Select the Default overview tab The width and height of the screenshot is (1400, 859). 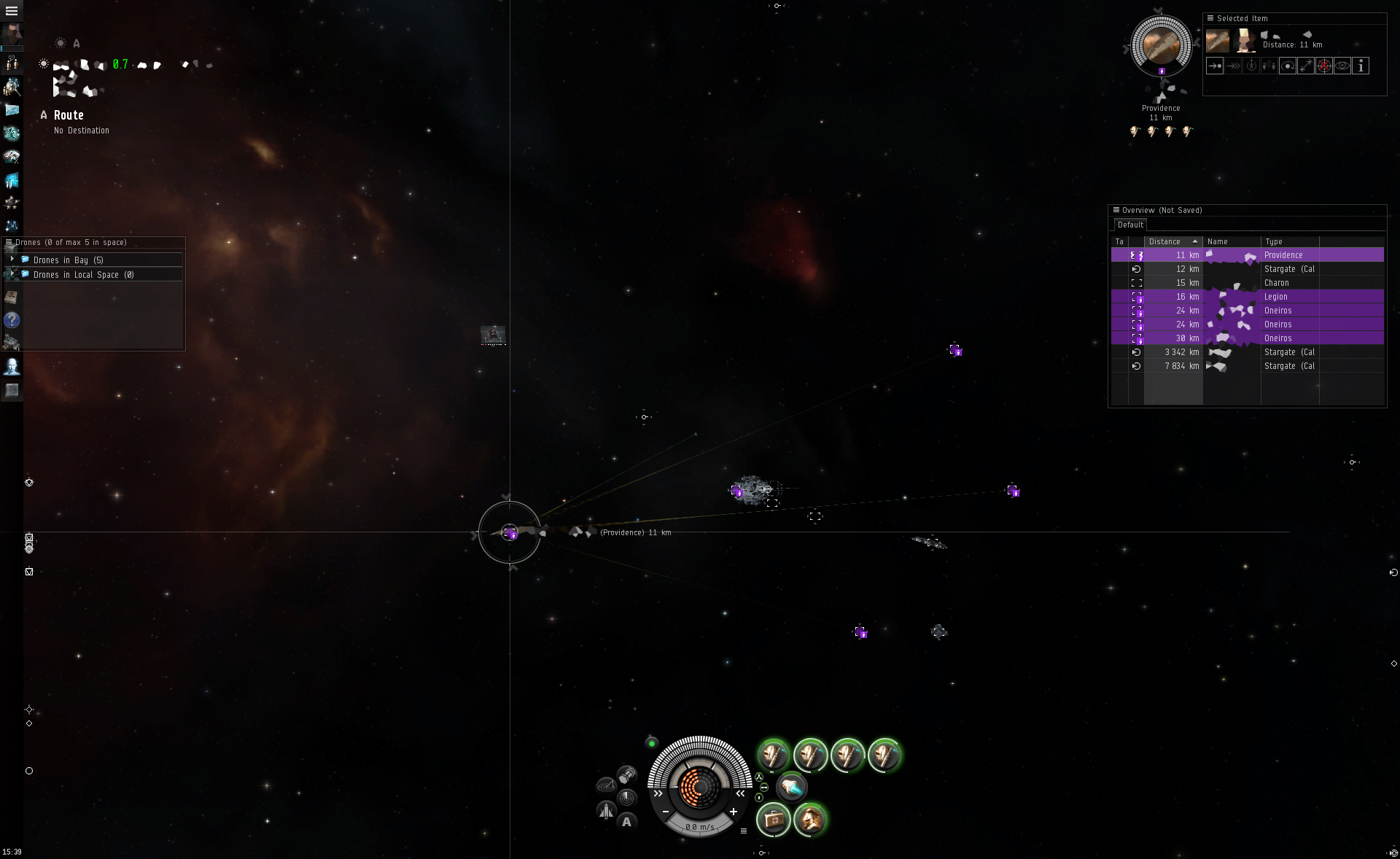1130,225
